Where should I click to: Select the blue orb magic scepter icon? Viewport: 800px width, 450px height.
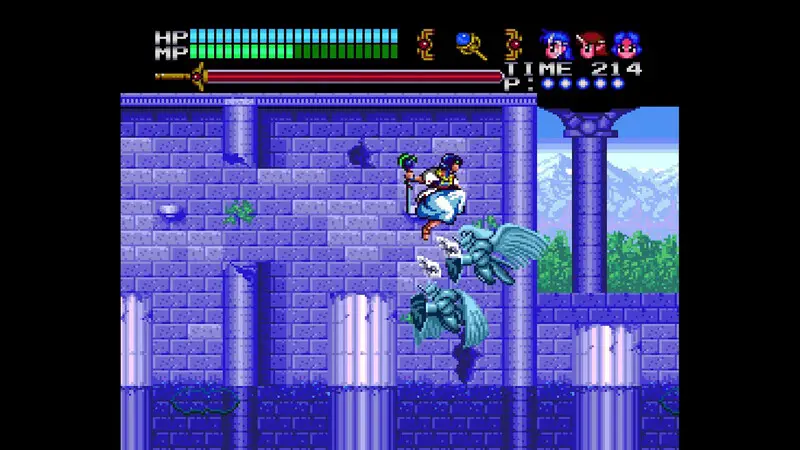point(470,45)
